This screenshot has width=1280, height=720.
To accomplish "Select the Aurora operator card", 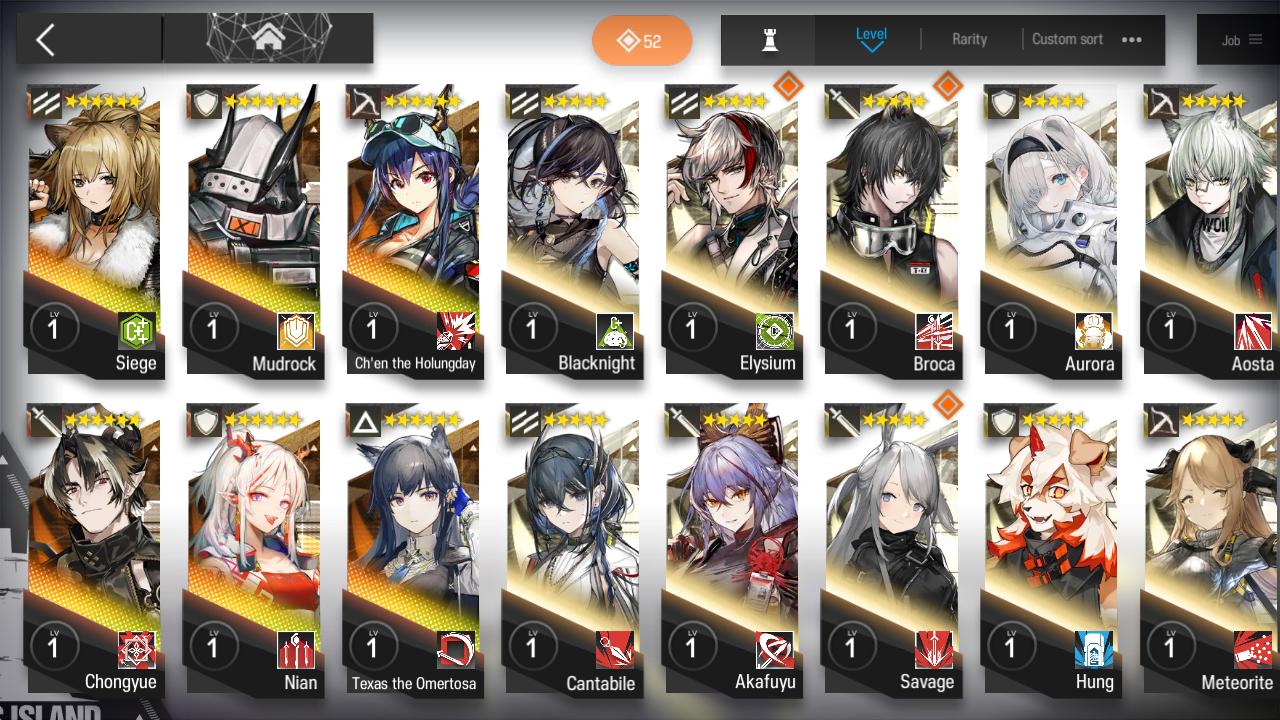I will (x=1051, y=230).
